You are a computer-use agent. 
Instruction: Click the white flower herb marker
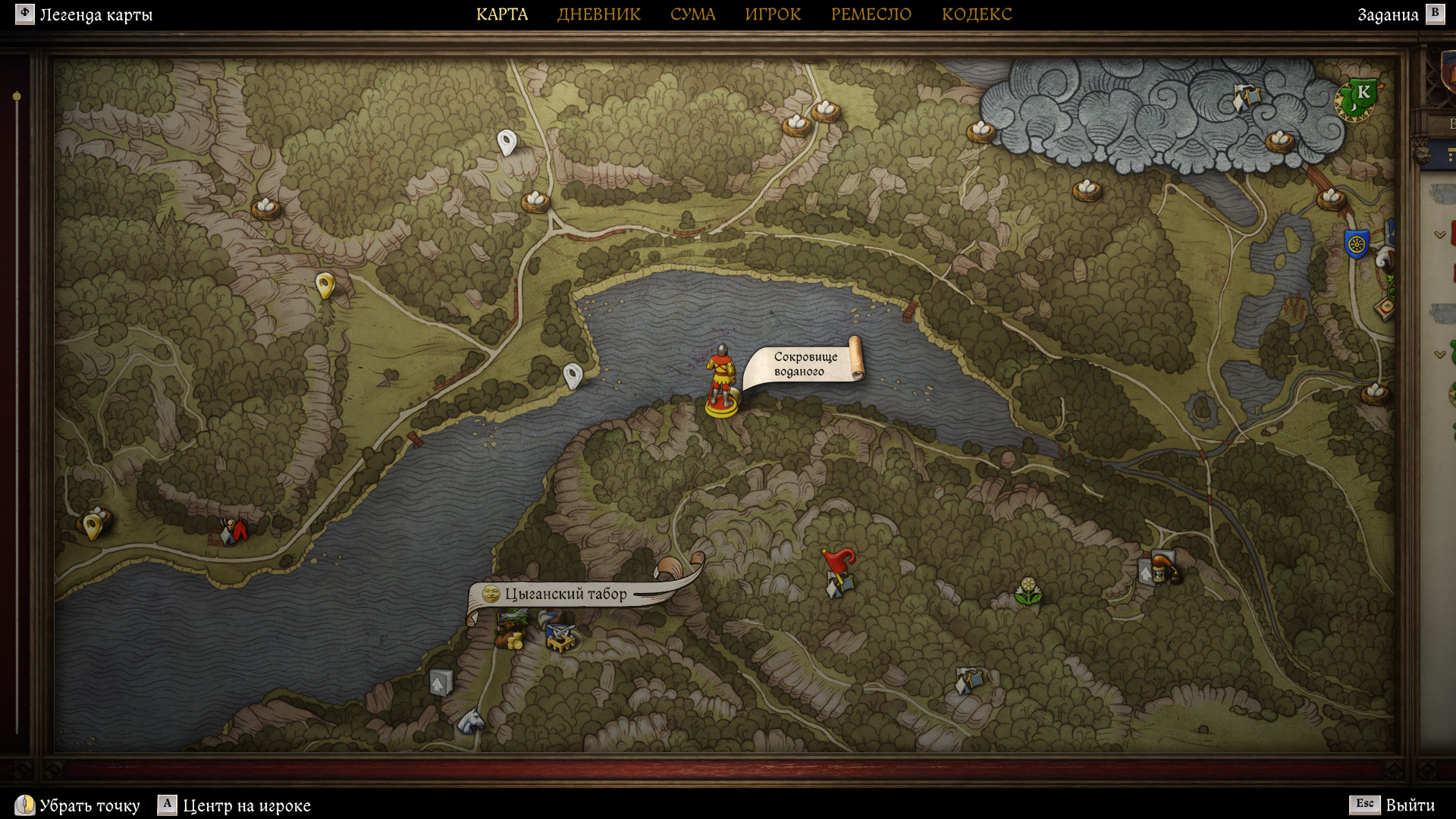click(x=1028, y=591)
